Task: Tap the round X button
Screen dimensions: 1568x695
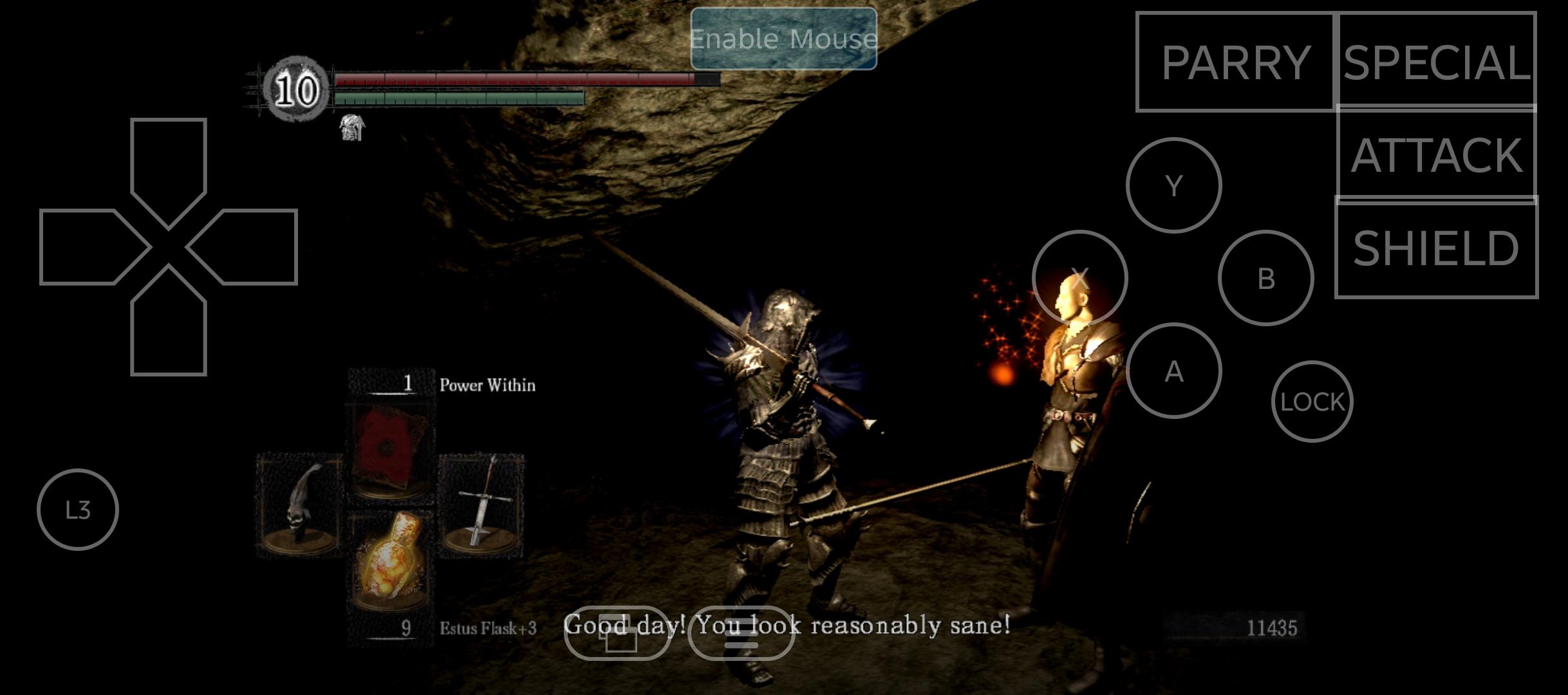Action: point(1079,278)
